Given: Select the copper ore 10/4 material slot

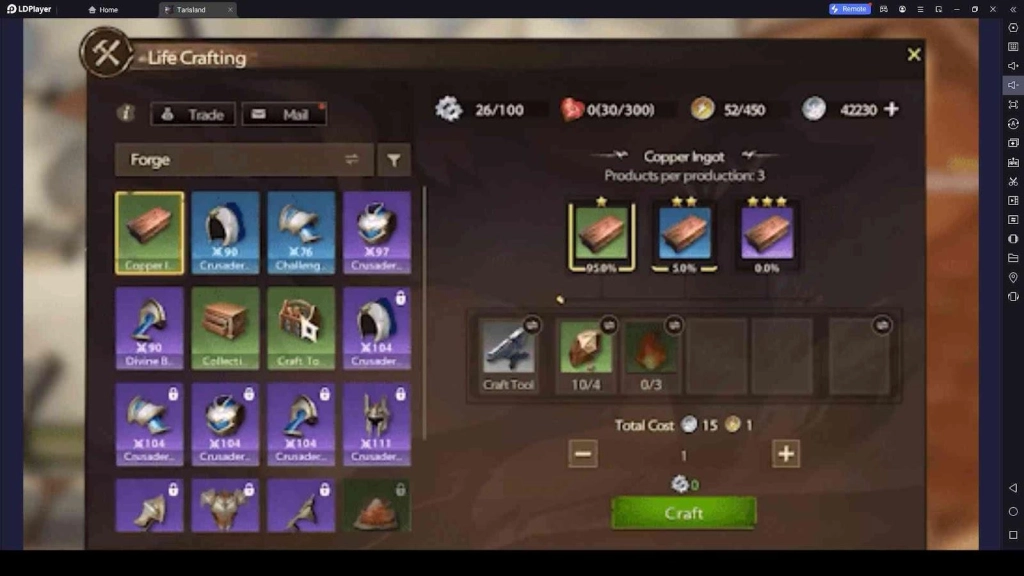Looking at the screenshot, I should coord(585,353).
